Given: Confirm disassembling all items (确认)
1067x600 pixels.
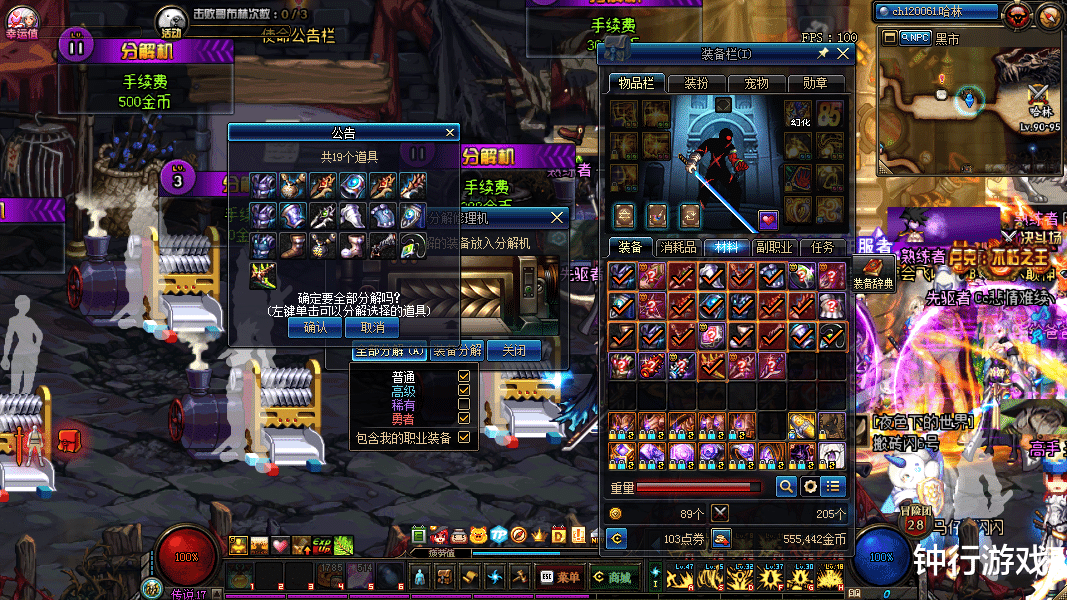Looking at the screenshot, I should click(315, 327).
